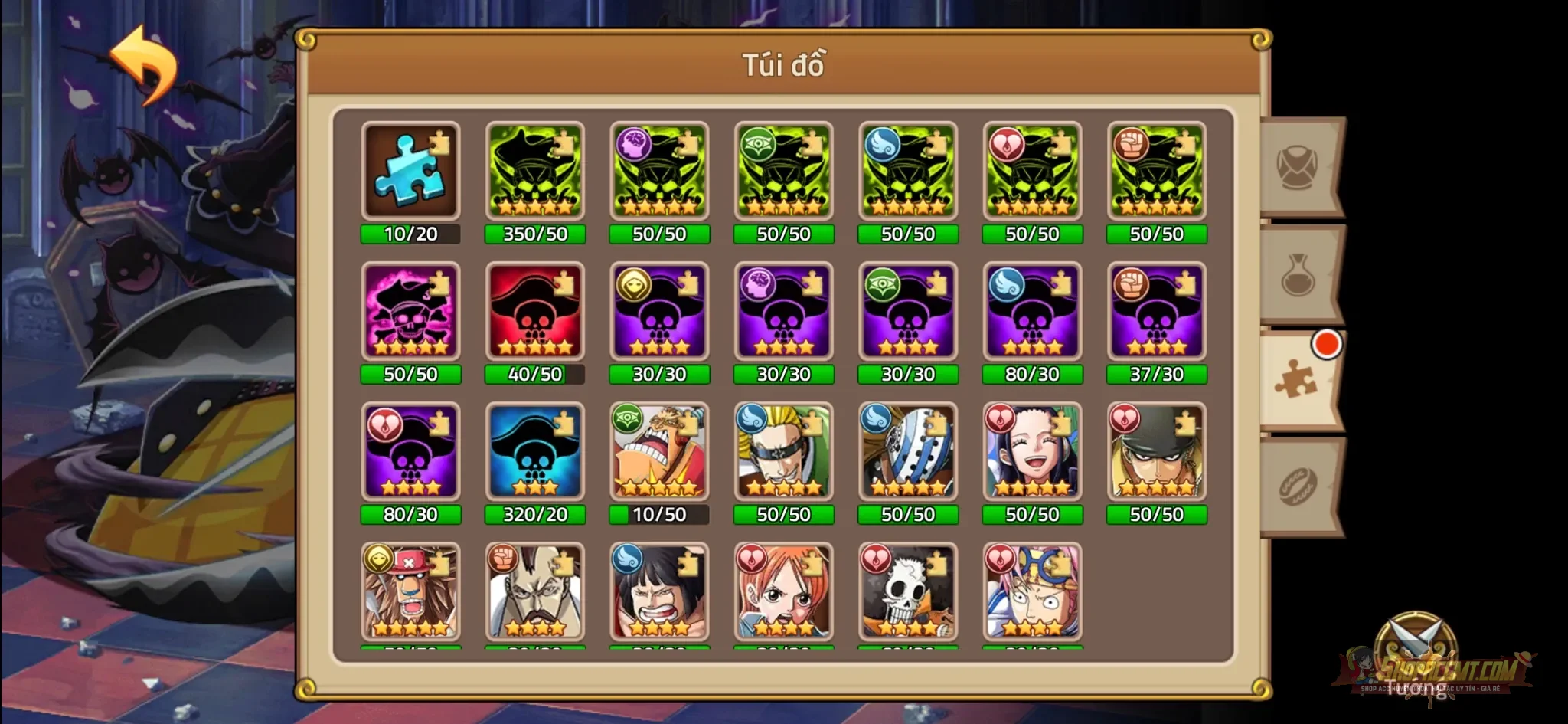Select the five-star green skull with fist badge
The image size is (1568, 724).
[x=1155, y=170]
